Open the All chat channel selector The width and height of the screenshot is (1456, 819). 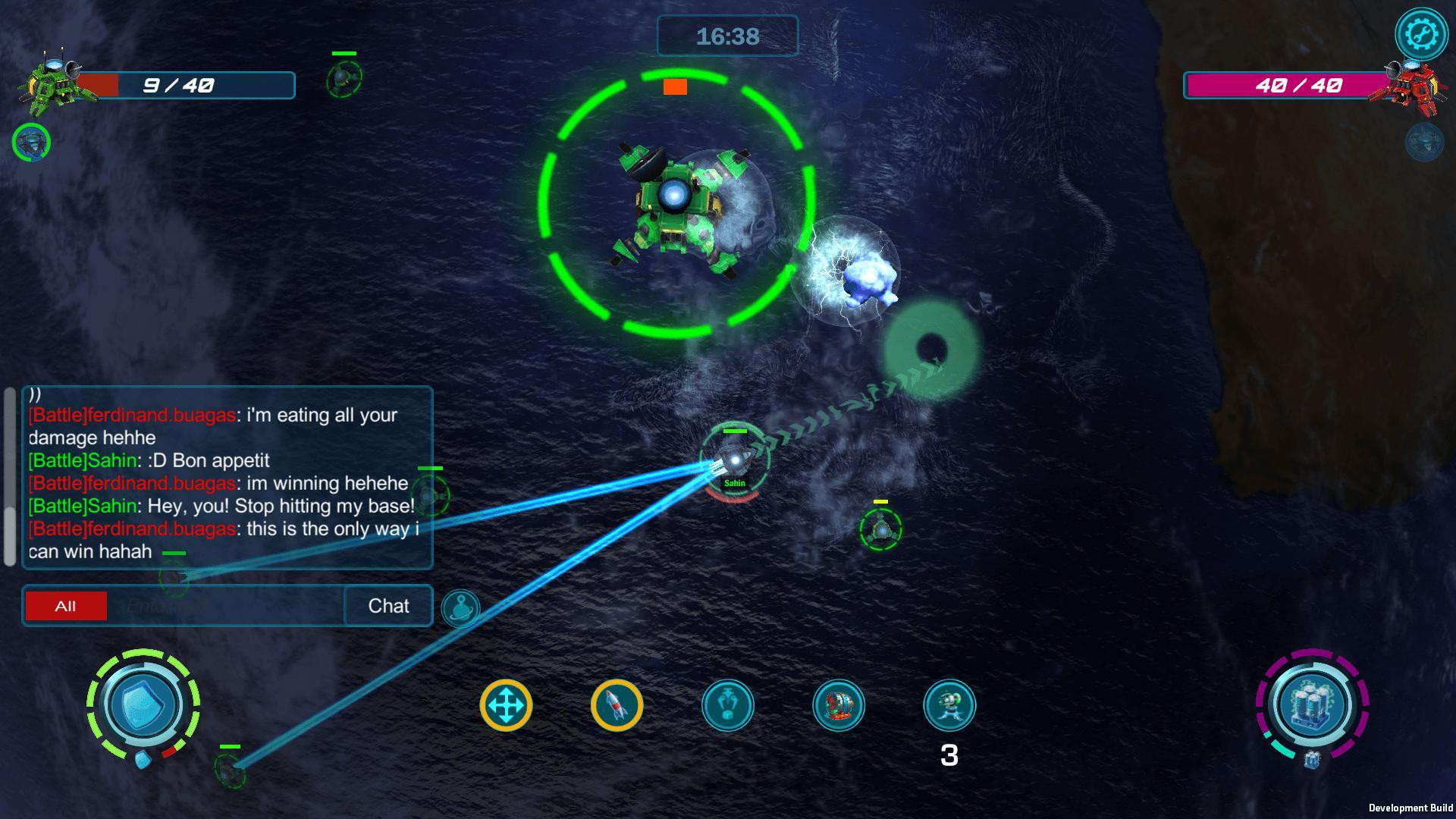pos(65,606)
